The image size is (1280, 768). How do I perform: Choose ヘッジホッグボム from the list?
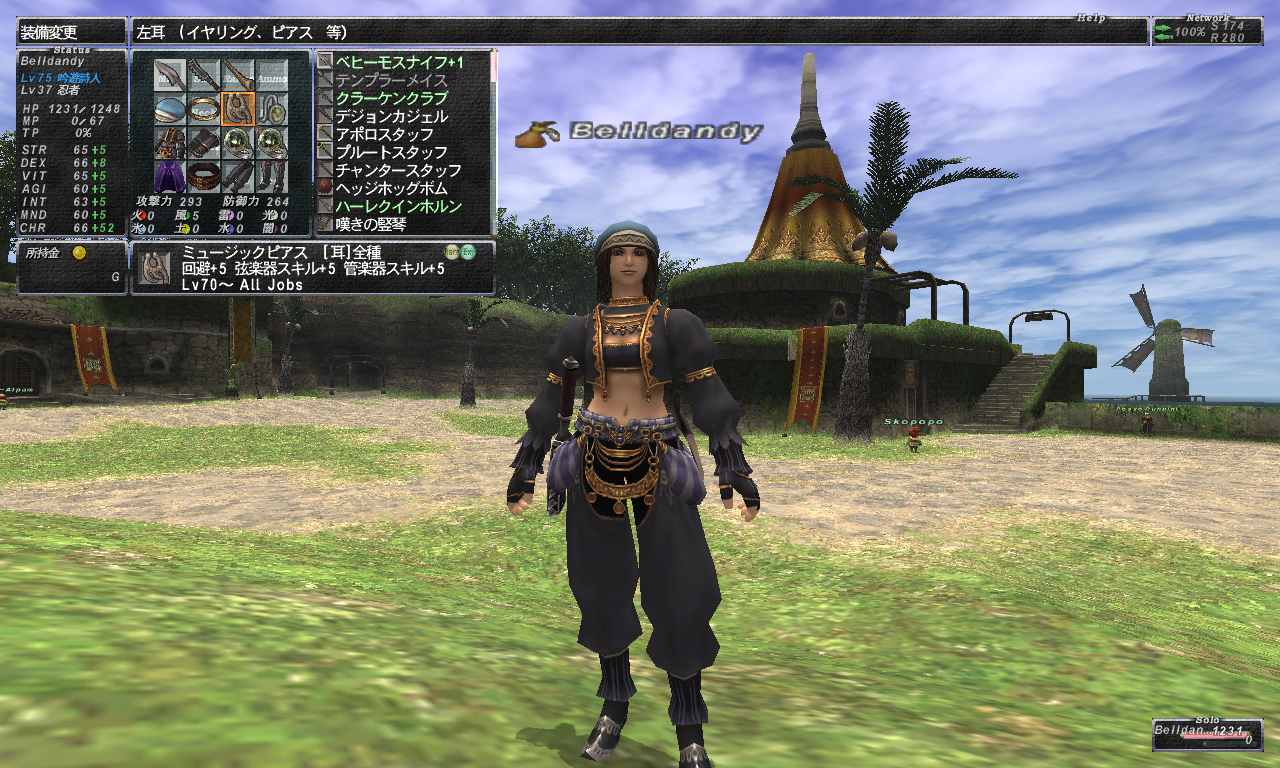[391, 189]
